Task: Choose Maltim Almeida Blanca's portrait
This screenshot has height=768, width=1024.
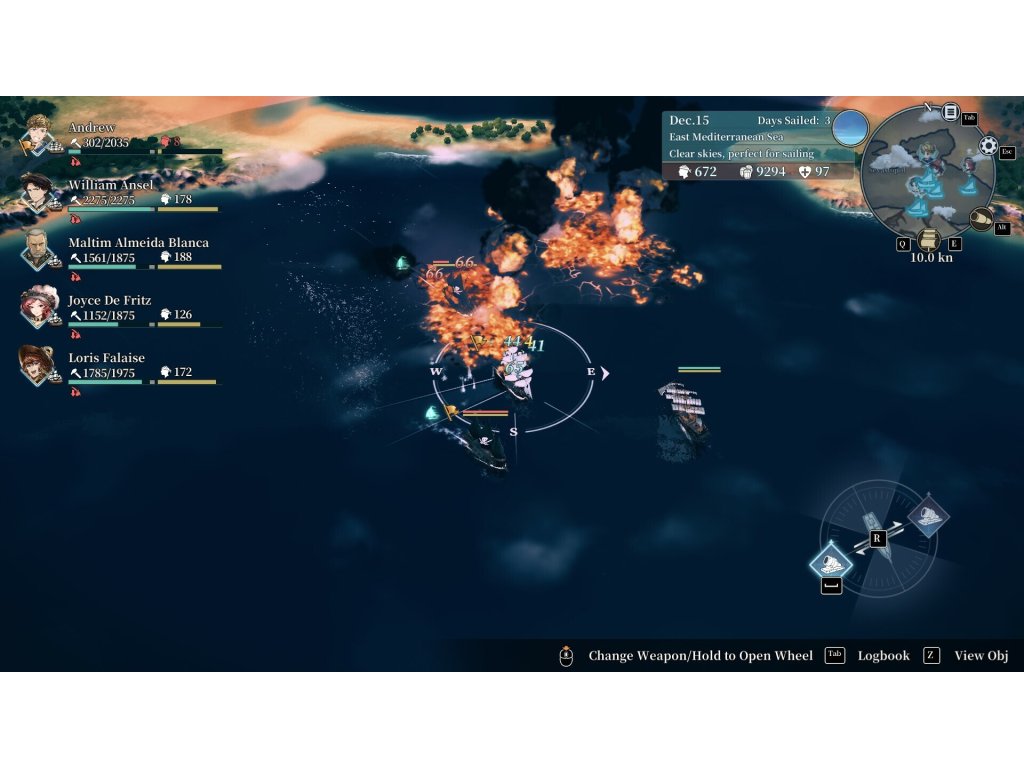Action: (x=38, y=248)
